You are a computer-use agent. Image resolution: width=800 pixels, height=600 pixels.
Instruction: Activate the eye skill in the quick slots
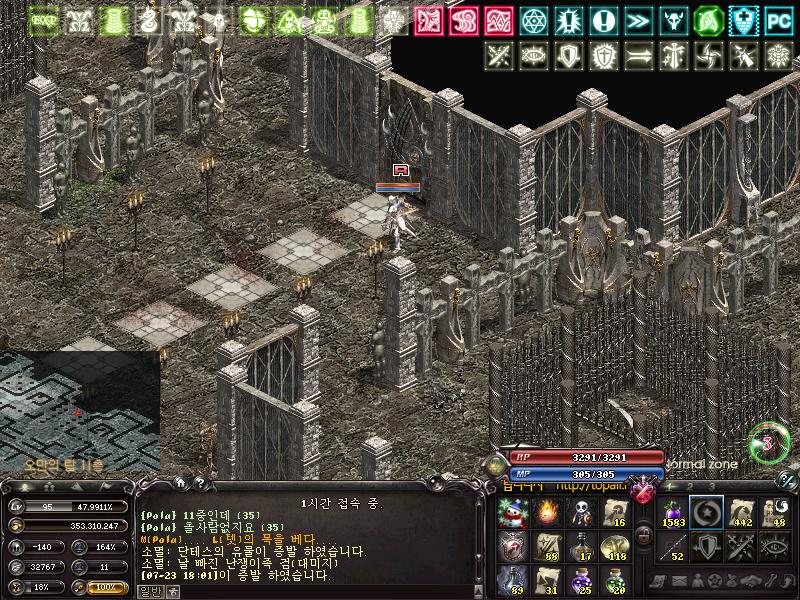click(x=775, y=547)
